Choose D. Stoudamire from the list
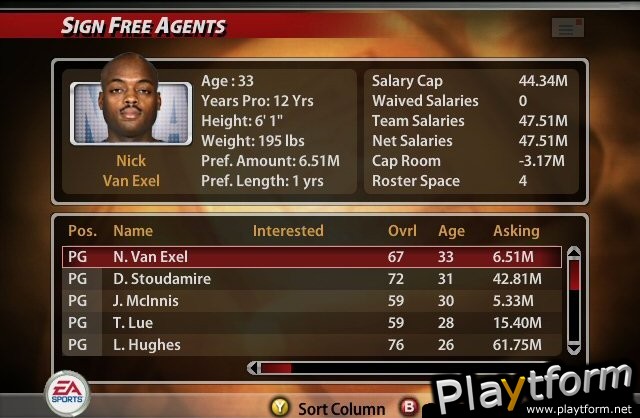 tap(310, 279)
